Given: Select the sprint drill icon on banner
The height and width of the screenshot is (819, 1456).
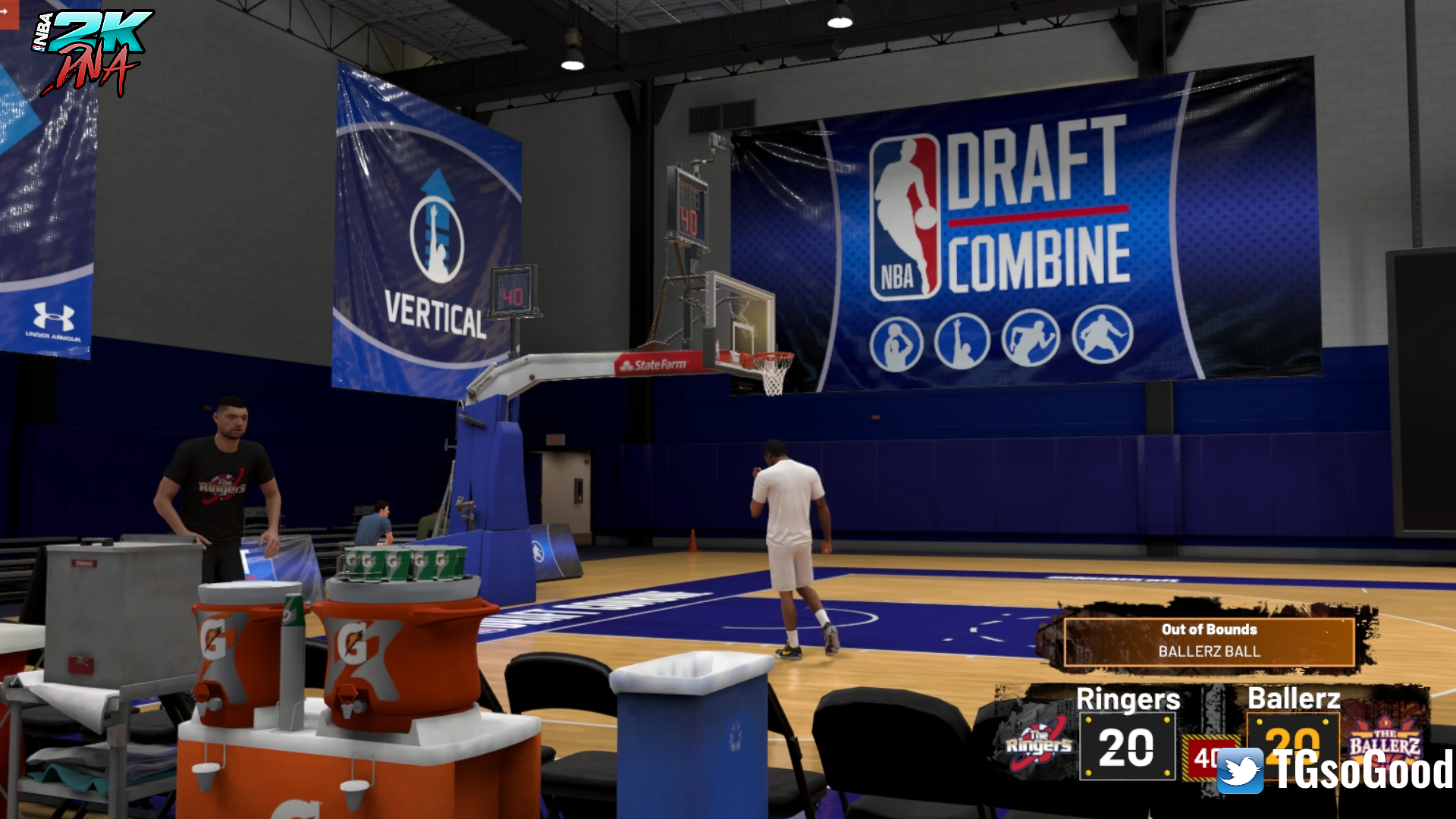Looking at the screenshot, I should 1031,340.
